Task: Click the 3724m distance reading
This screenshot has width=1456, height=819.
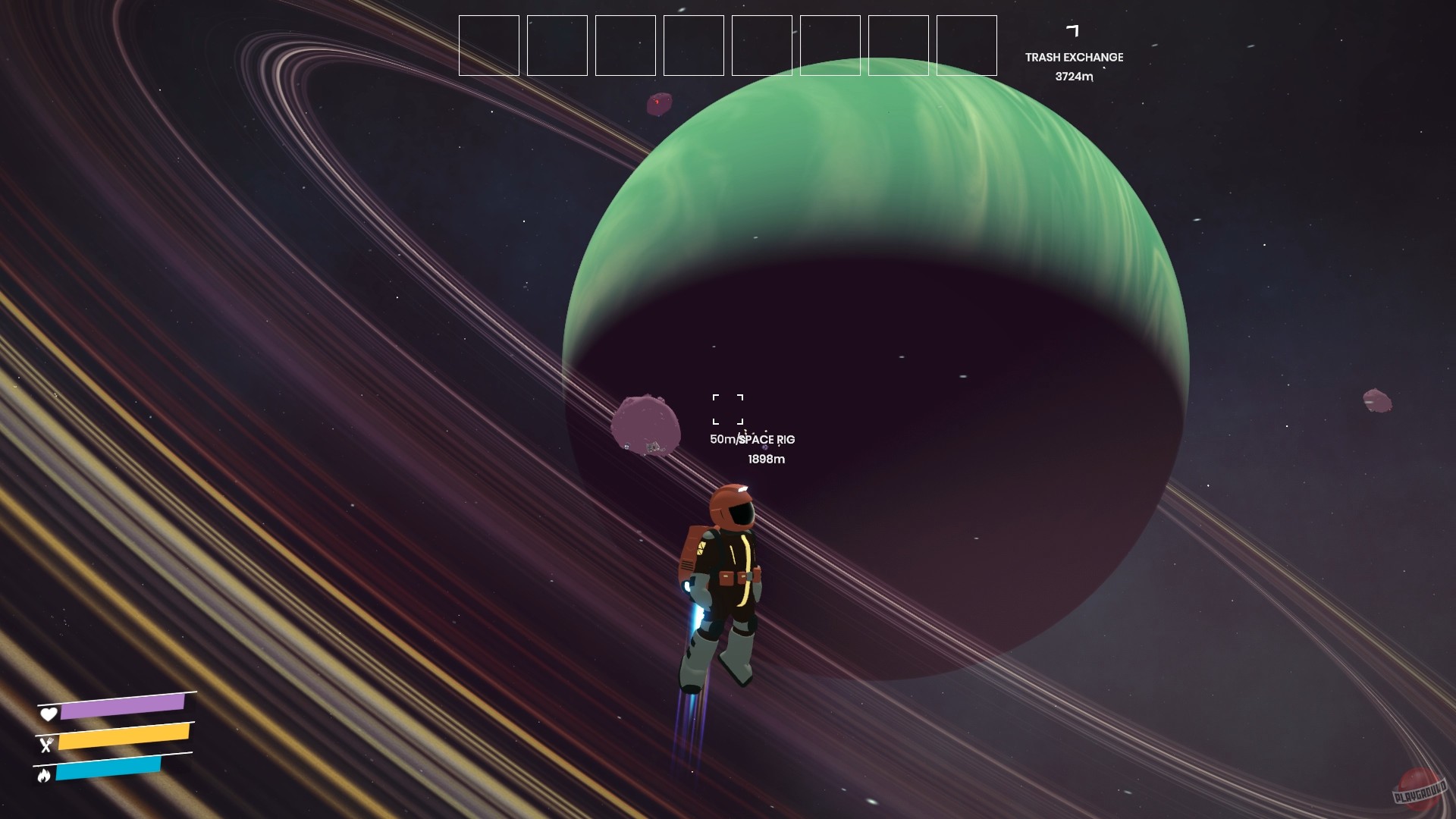Action: coord(1075,76)
